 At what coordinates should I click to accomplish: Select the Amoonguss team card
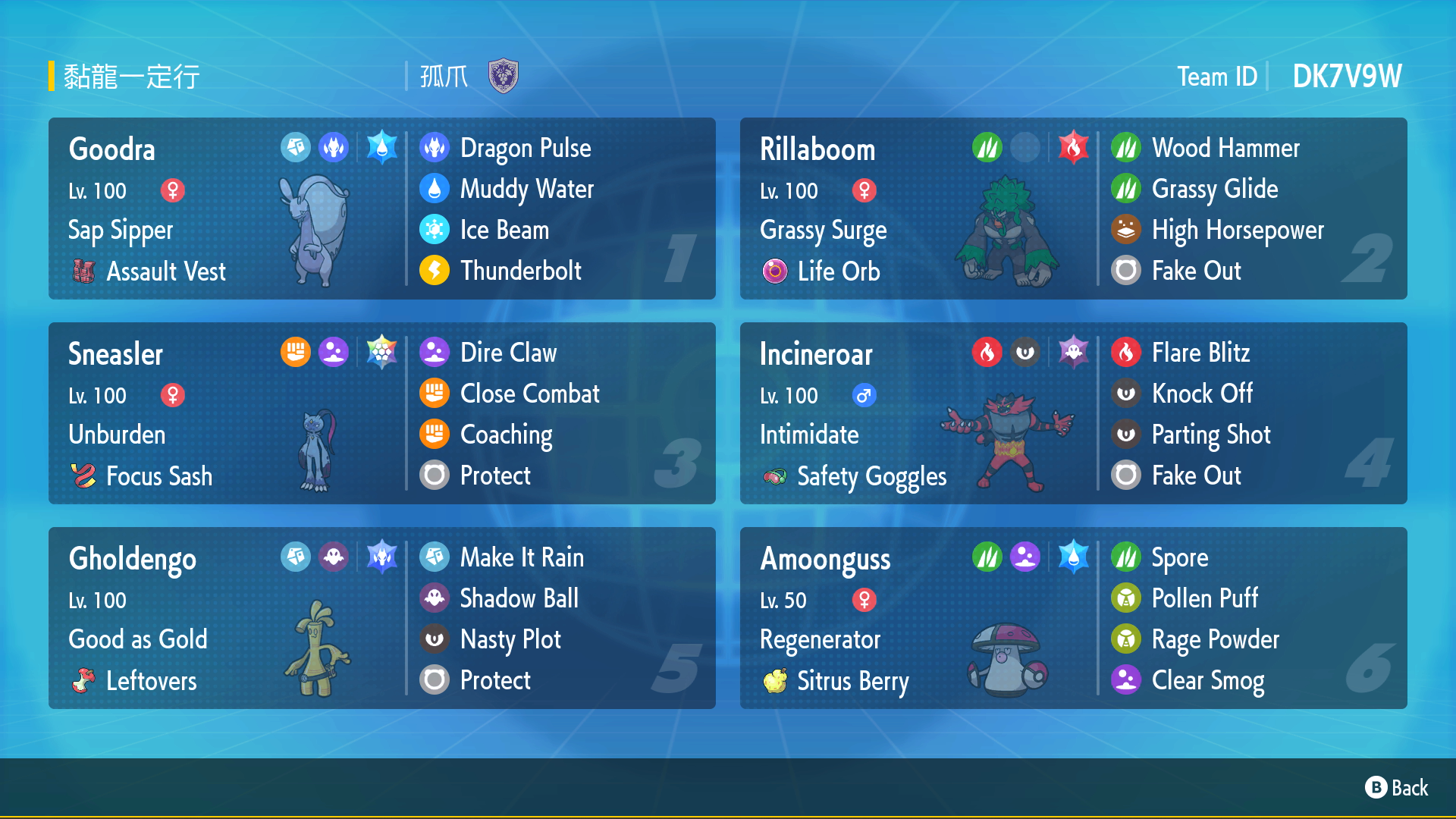coord(1073,618)
